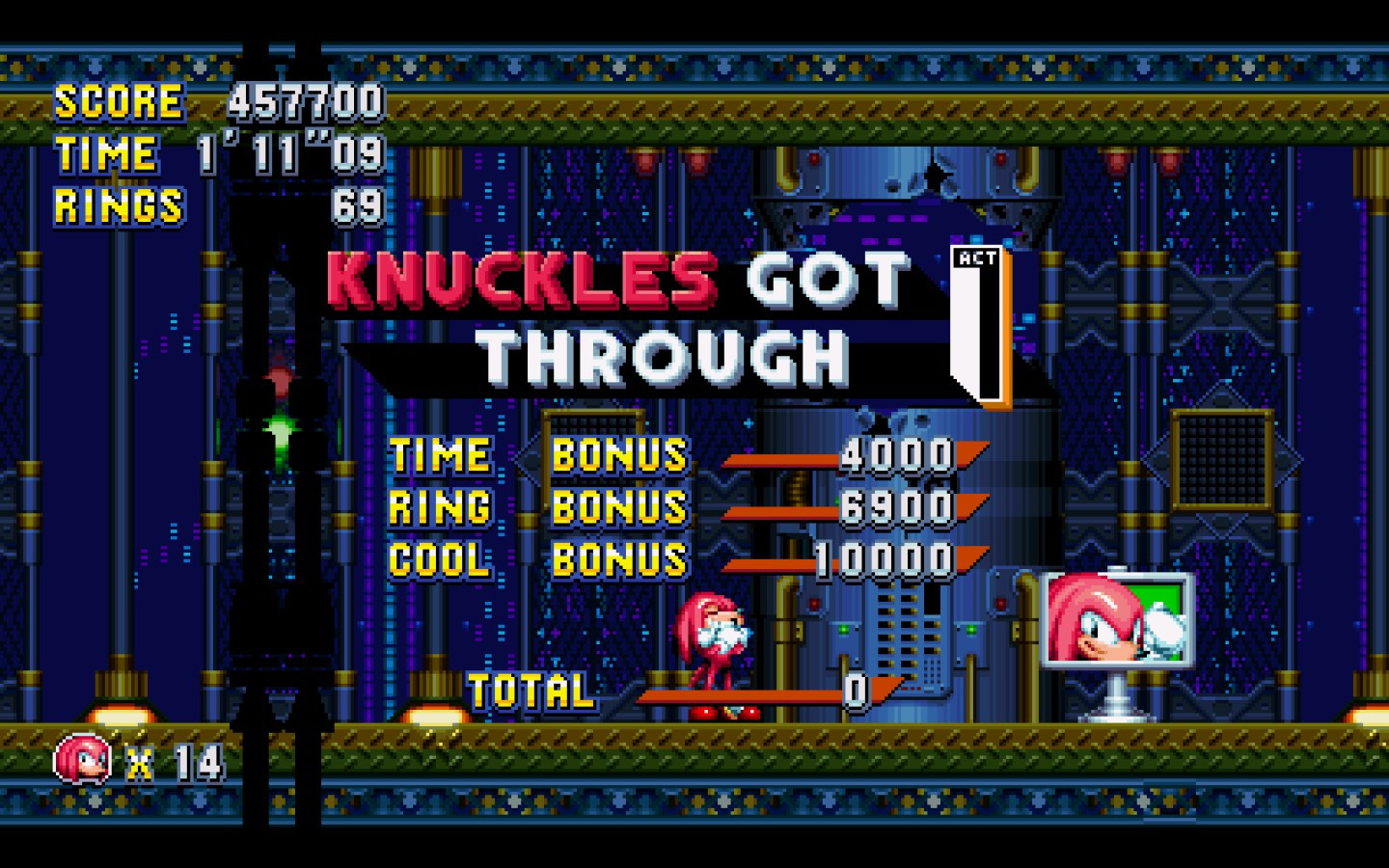
Task: Click the Act 1 number card
Action: point(976,323)
